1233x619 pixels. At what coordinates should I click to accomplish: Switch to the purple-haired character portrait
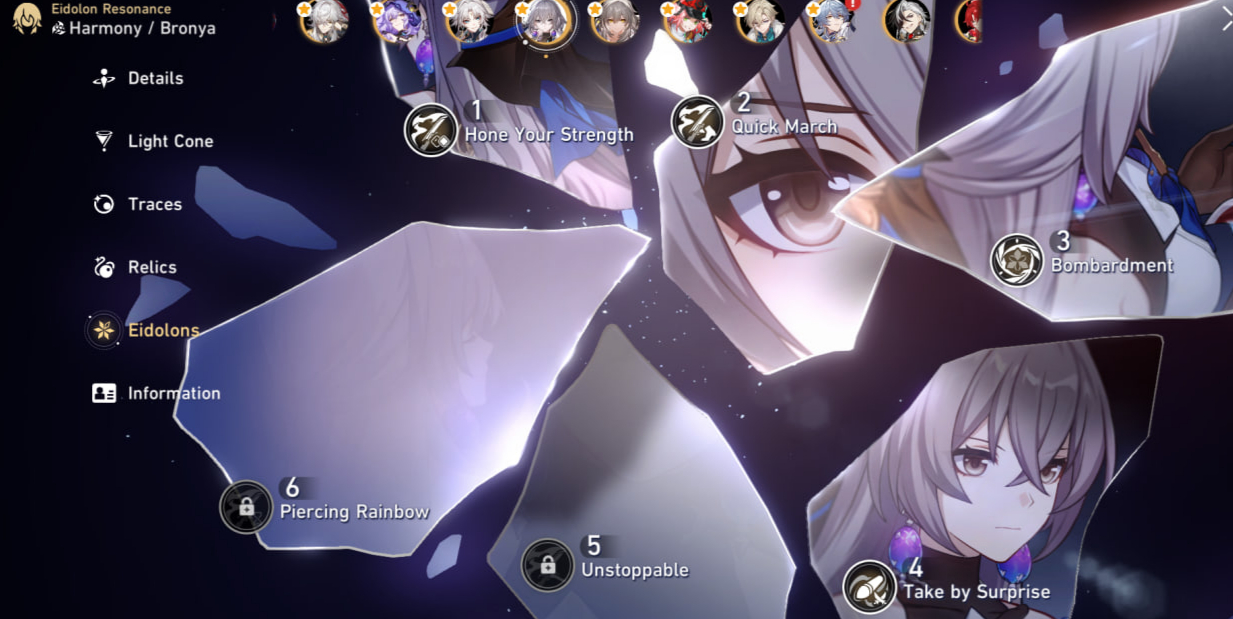point(398,21)
